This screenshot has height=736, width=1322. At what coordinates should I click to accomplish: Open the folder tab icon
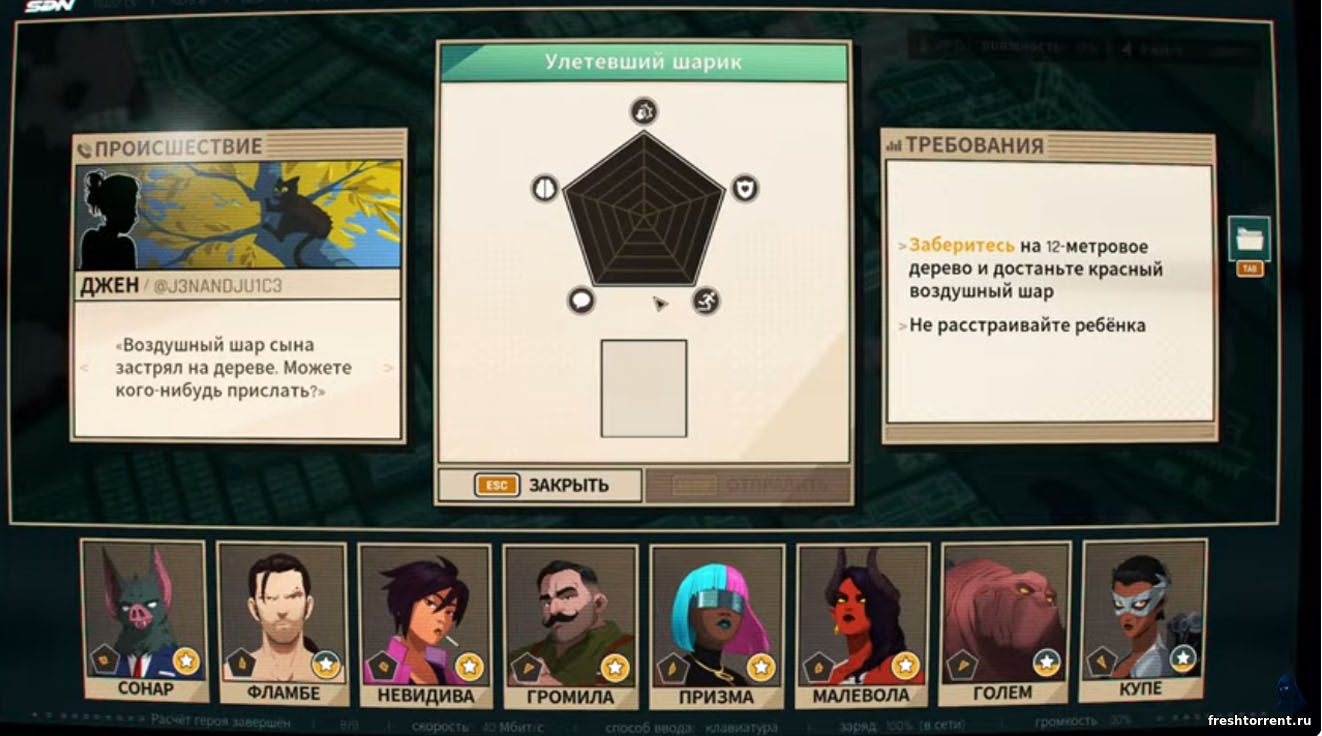pos(1249,240)
